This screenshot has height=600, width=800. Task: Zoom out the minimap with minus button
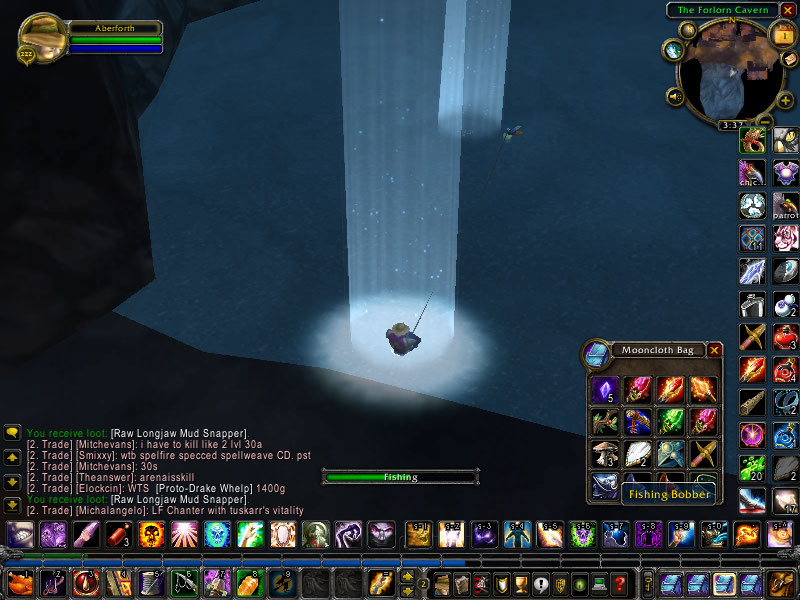coord(765,122)
